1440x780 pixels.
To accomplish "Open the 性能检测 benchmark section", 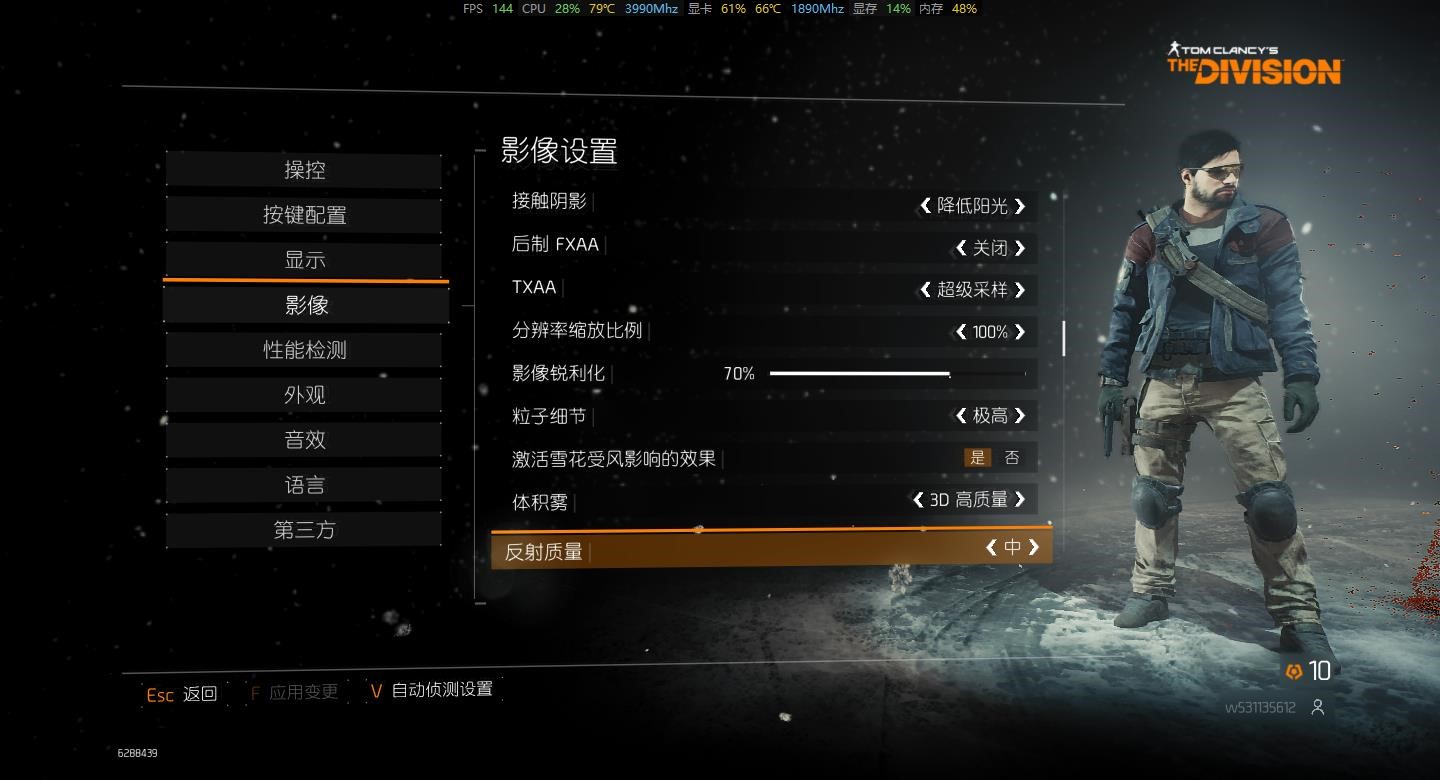I will (304, 350).
